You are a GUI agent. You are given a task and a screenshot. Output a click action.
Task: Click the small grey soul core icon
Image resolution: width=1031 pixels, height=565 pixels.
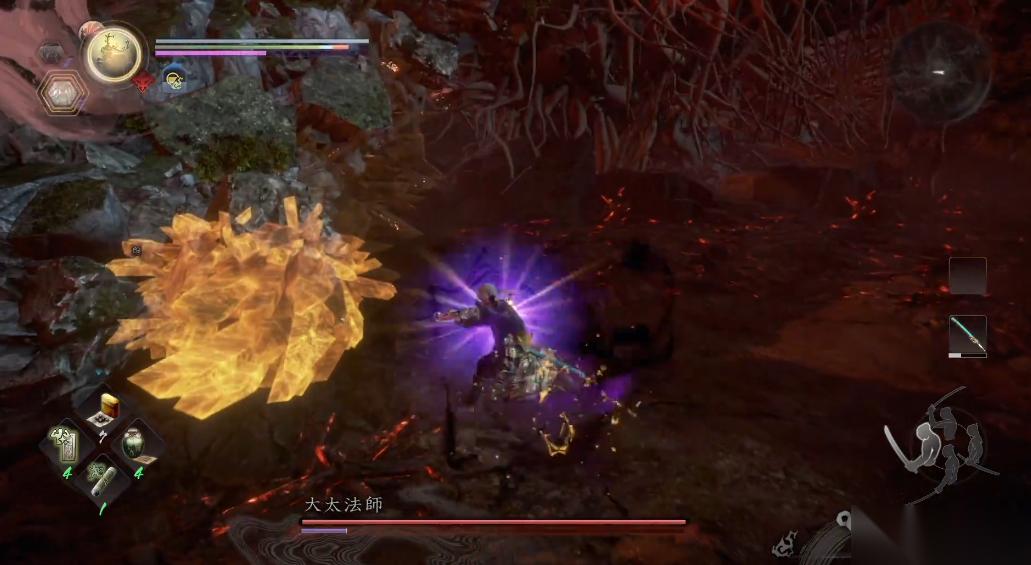point(50,52)
